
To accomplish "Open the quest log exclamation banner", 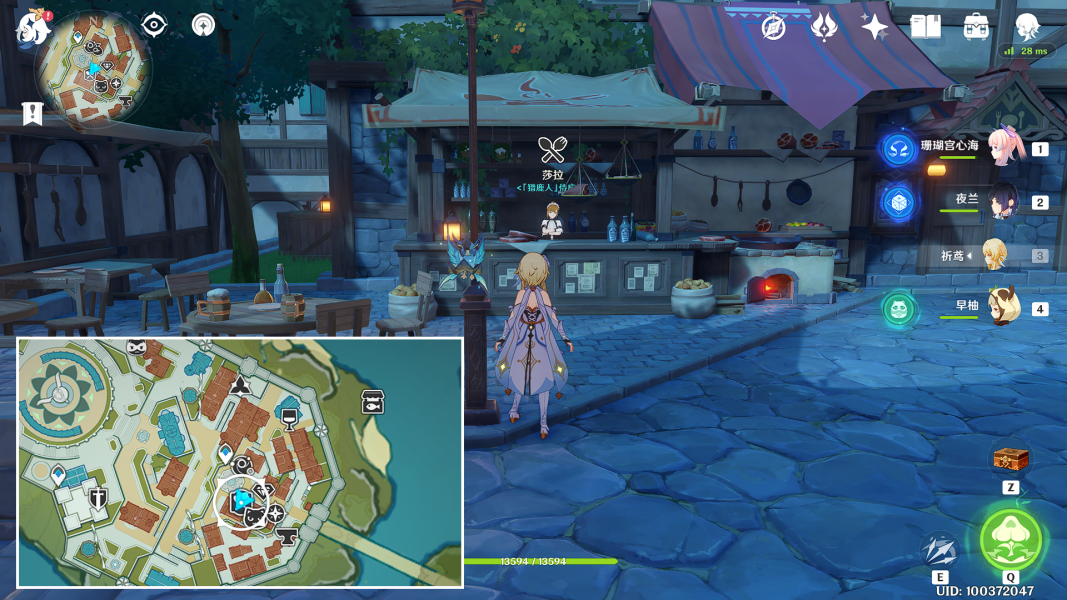I will 33,114.
